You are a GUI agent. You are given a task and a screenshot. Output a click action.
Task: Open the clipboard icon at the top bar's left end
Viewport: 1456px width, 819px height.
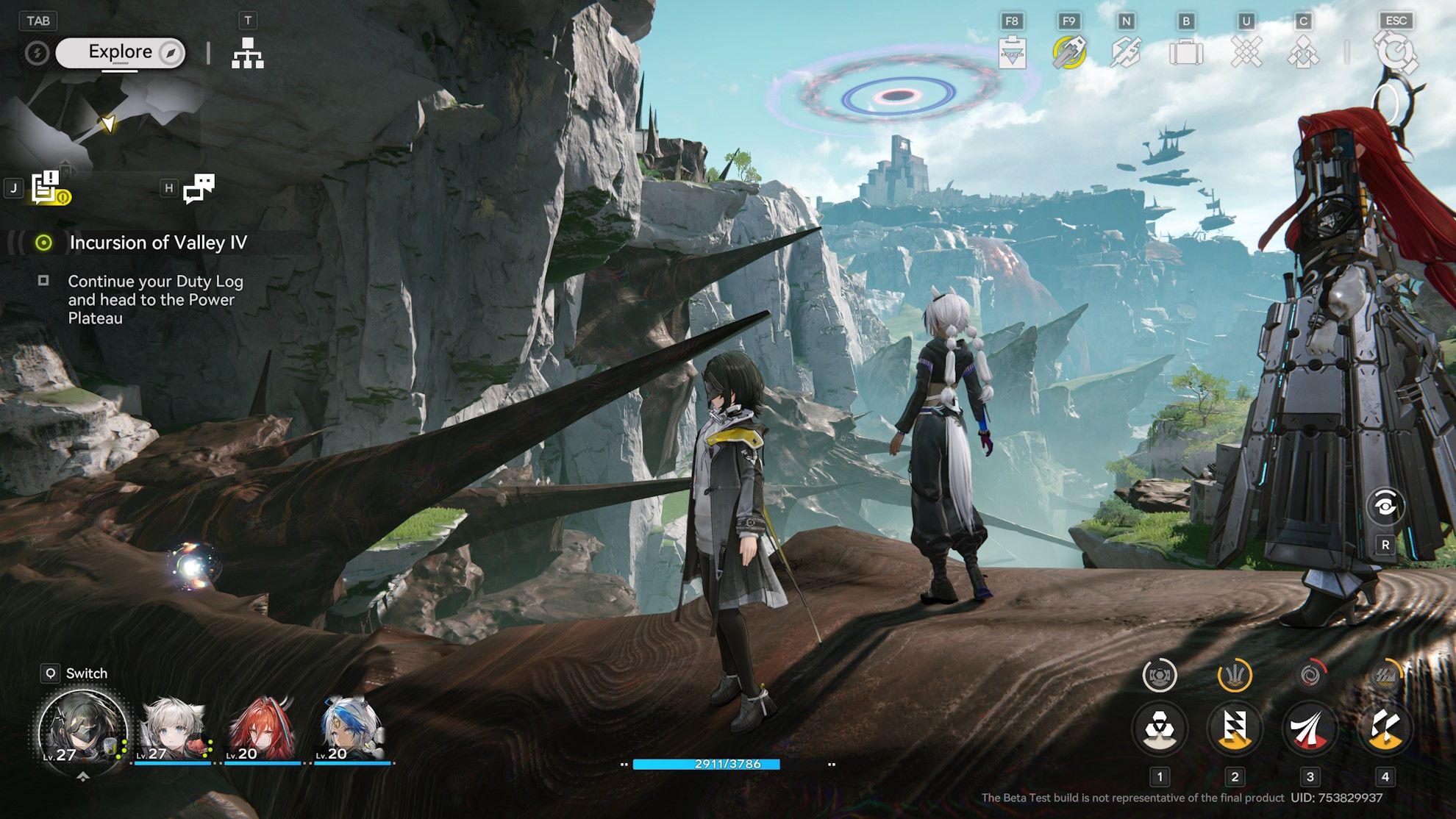pyautogui.click(x=1013, y=53)
